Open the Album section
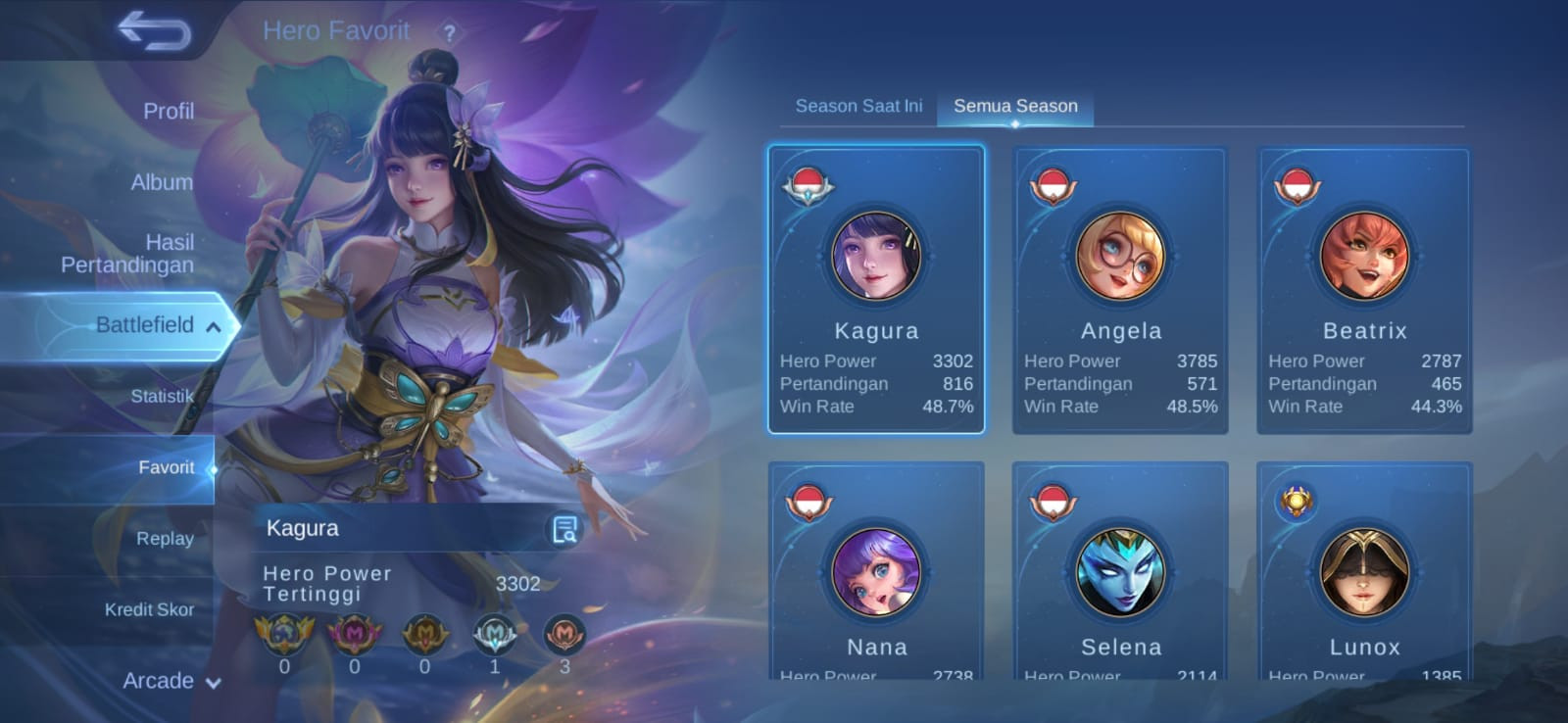The width and height of the screenshot is (1568, 723). coord(162,182)
